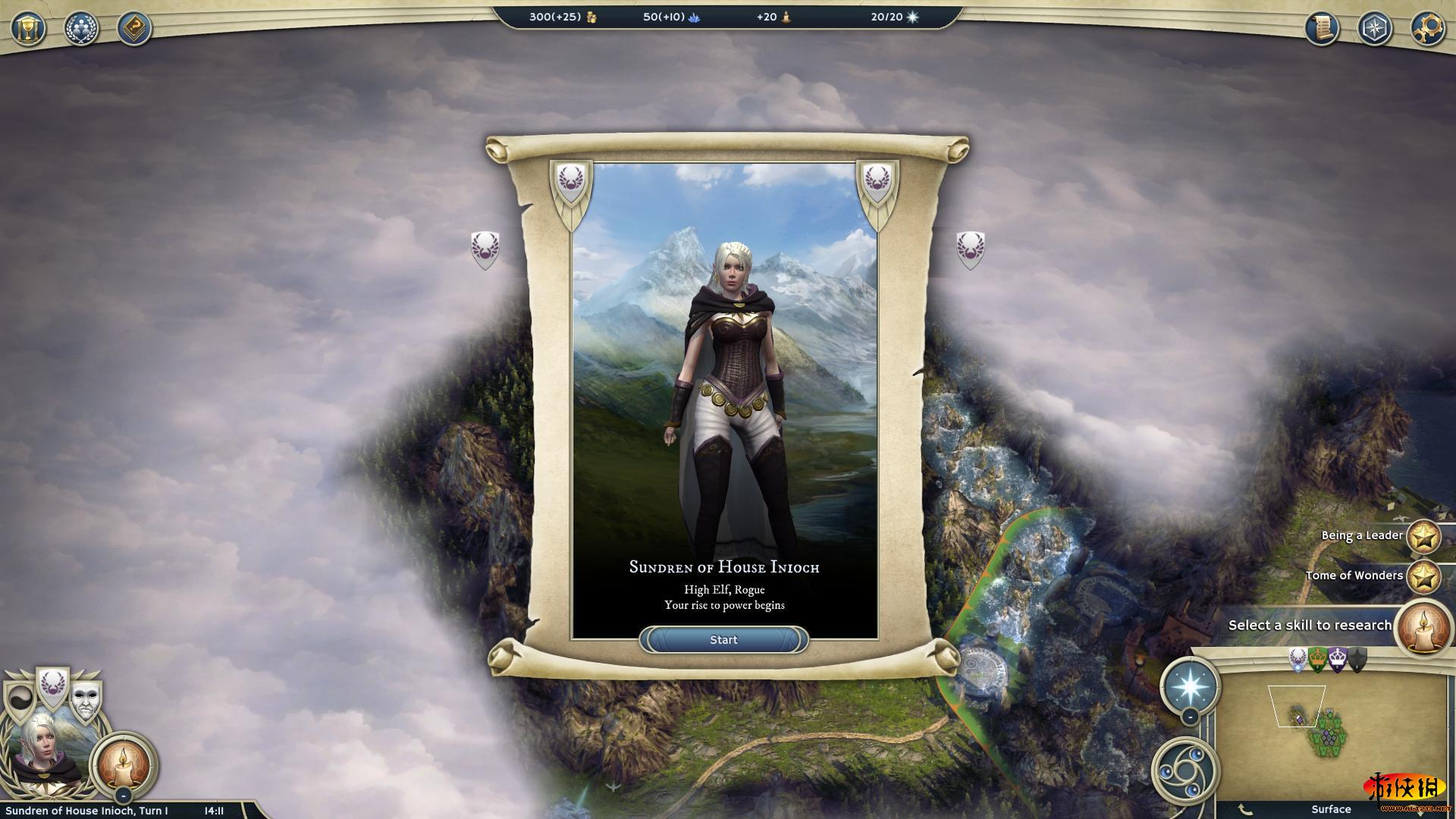Click the bright star orb beside the minimap
1456x819 pixels.
pos(1190,685)
